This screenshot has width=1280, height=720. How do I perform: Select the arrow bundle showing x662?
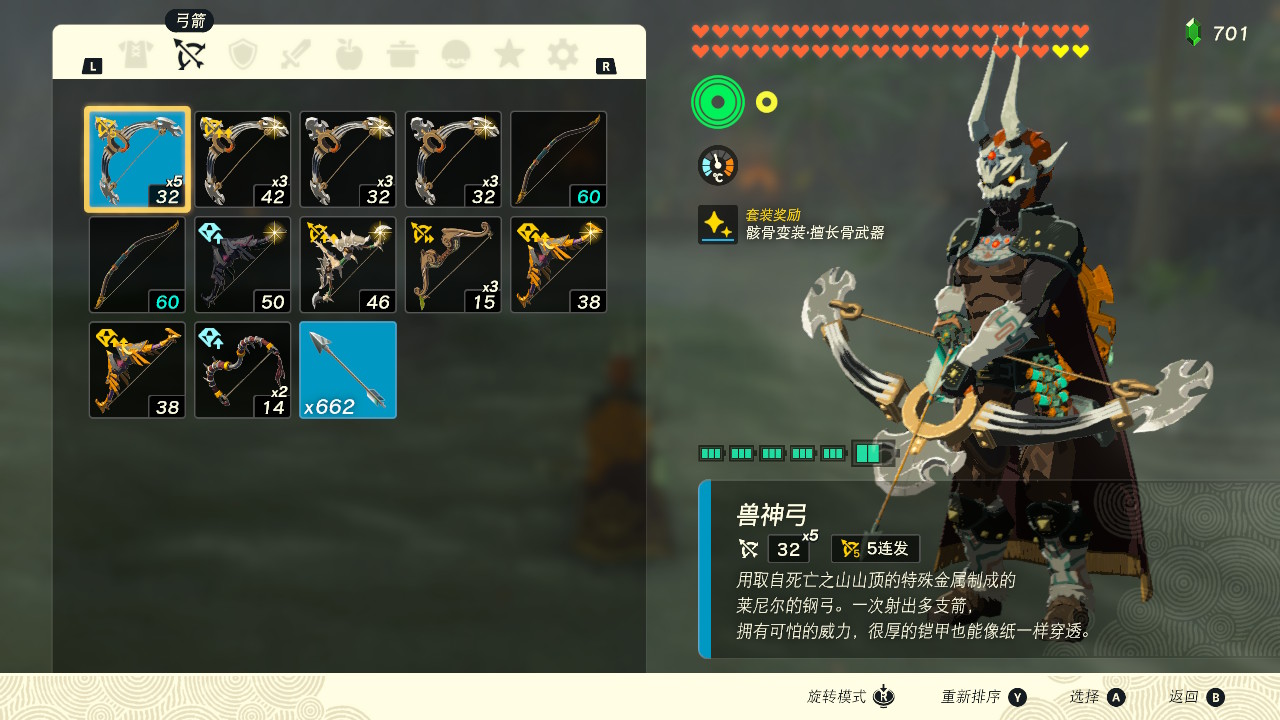tap(348, 370)
